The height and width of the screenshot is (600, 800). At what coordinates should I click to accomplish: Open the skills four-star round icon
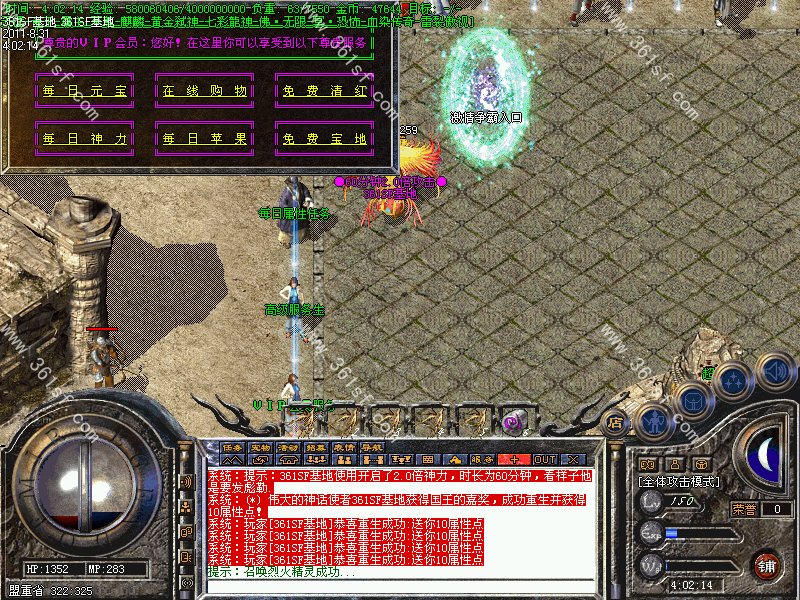(x=735, y=381)
